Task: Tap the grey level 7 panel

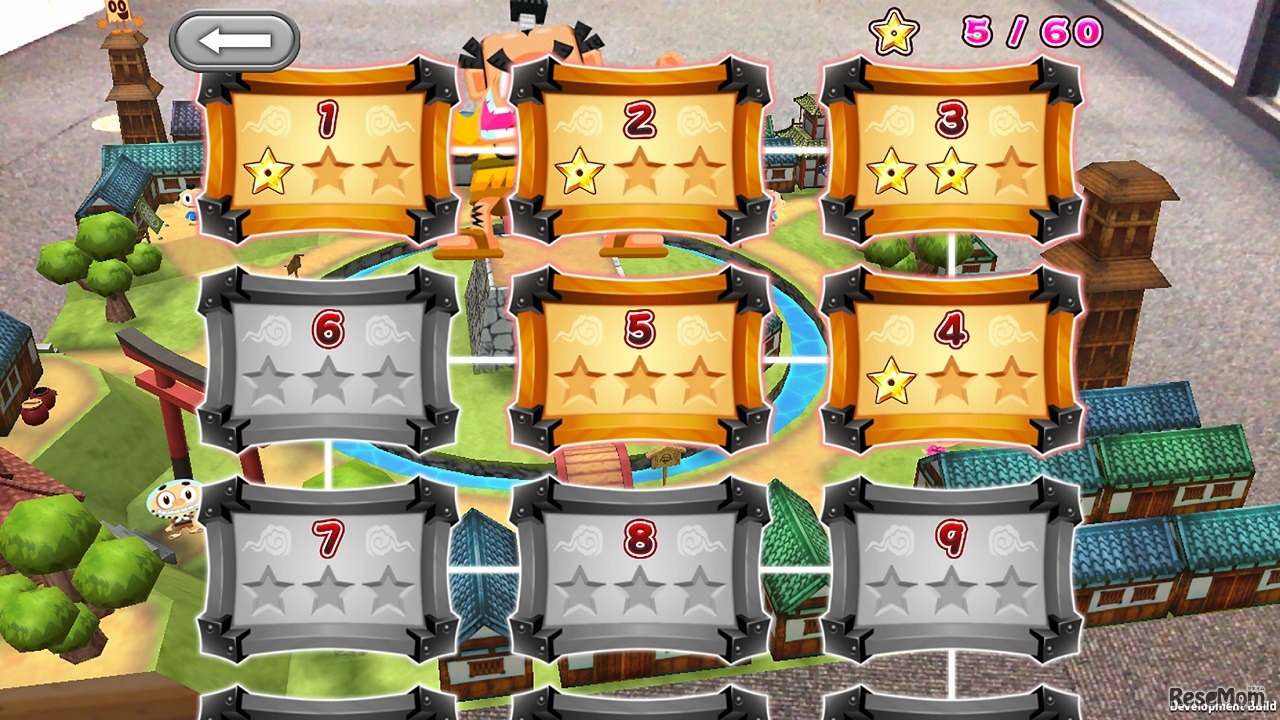Action: [328, 568]
